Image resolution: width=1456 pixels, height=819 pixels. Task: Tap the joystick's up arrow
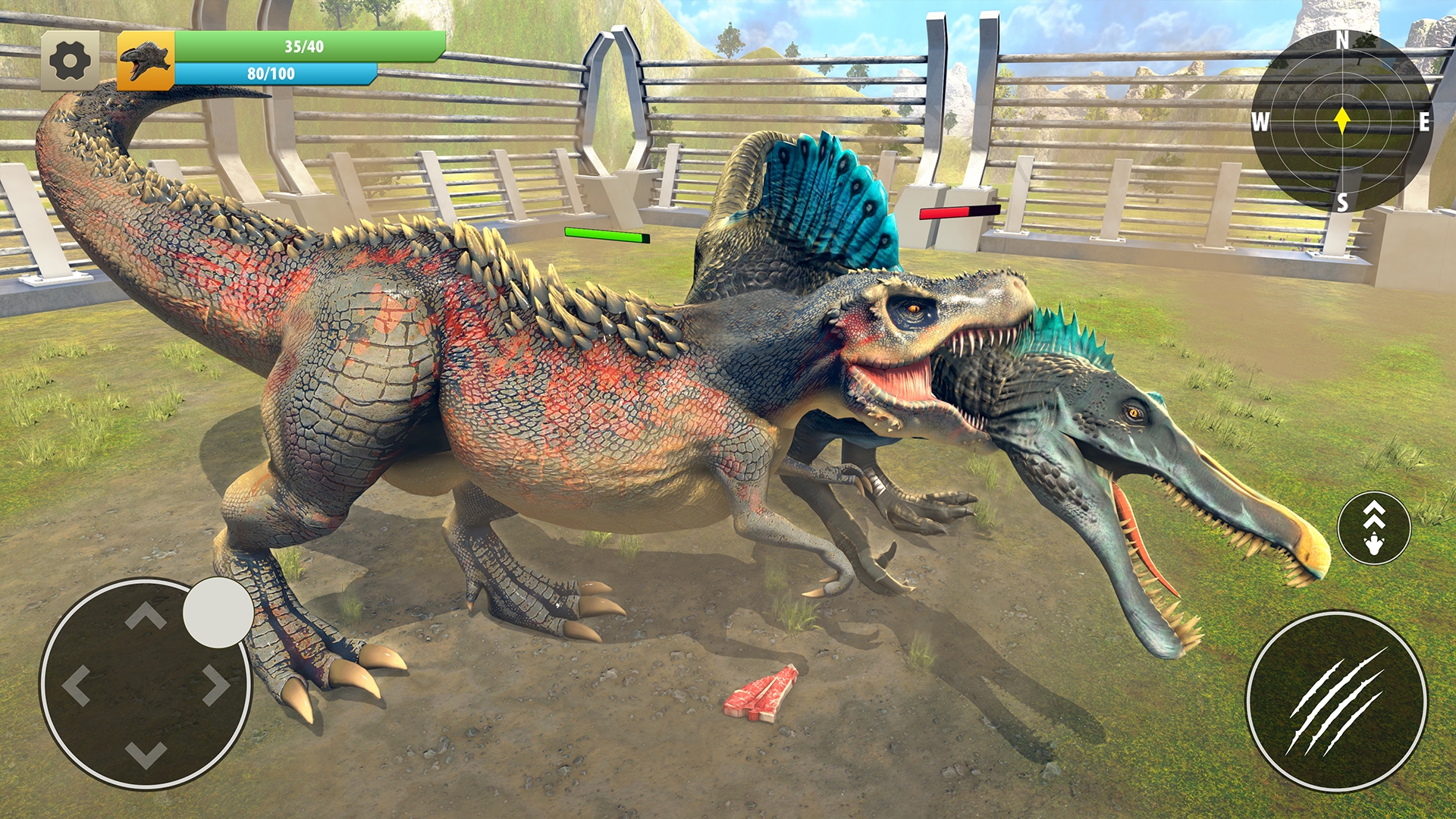[x=146, y=617]
